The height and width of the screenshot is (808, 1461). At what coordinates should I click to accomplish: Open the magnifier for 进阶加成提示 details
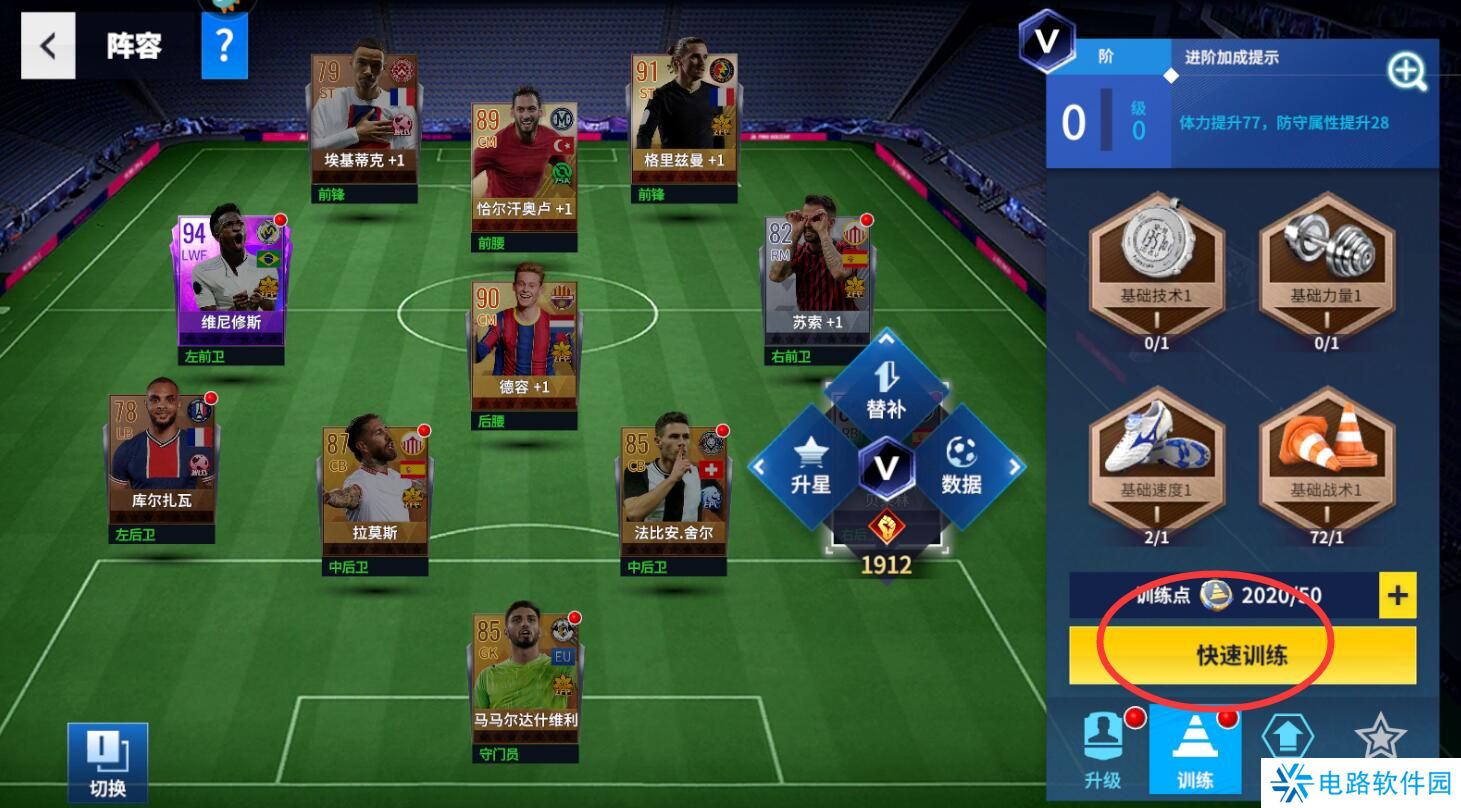click(1406, 72)
